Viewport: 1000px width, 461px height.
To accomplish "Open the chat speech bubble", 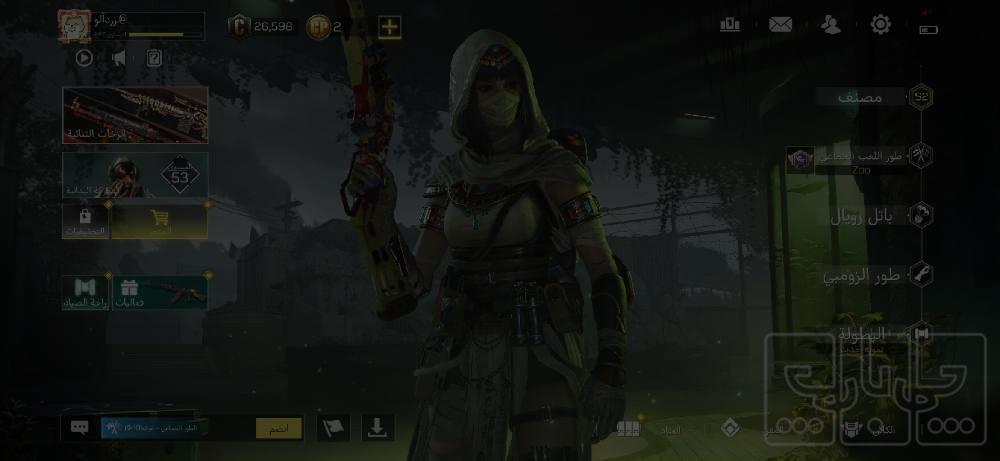I will click(x=80, y=428).
